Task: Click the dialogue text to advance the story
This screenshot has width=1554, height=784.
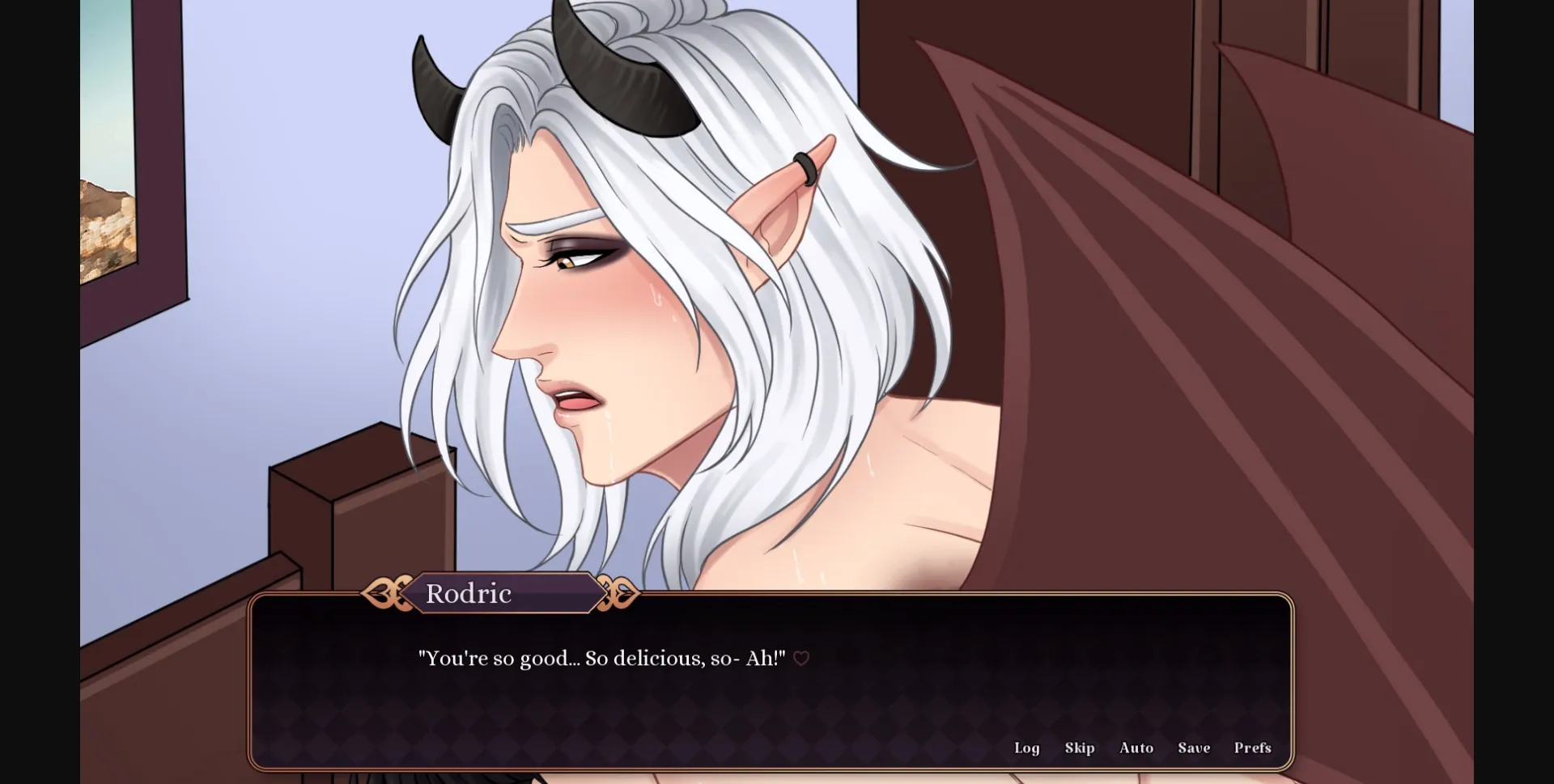Action: [x=599, y=658]
